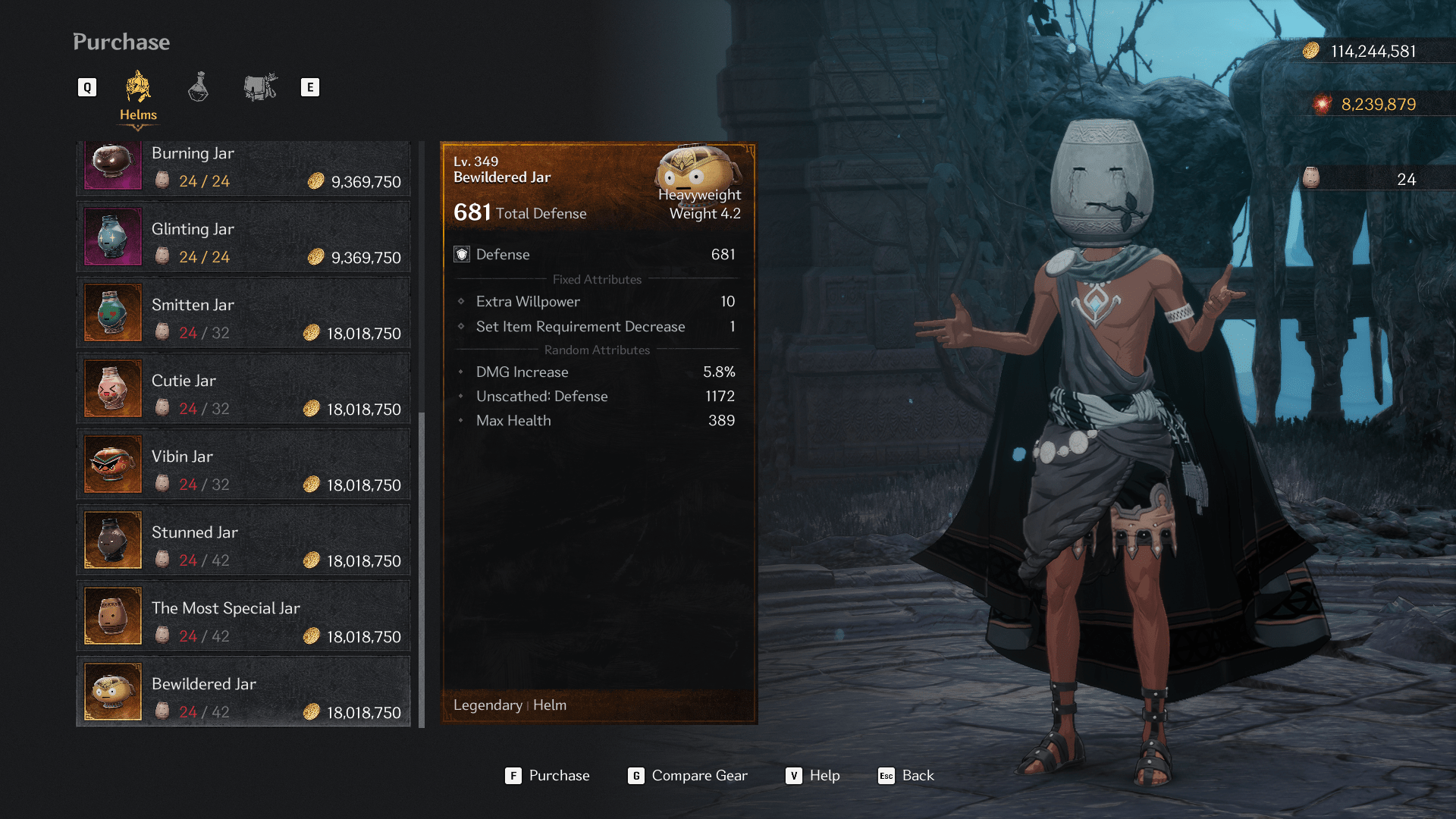1456x819 pixels.
Task: Open Compare Gear view
Action: [688, 775]
